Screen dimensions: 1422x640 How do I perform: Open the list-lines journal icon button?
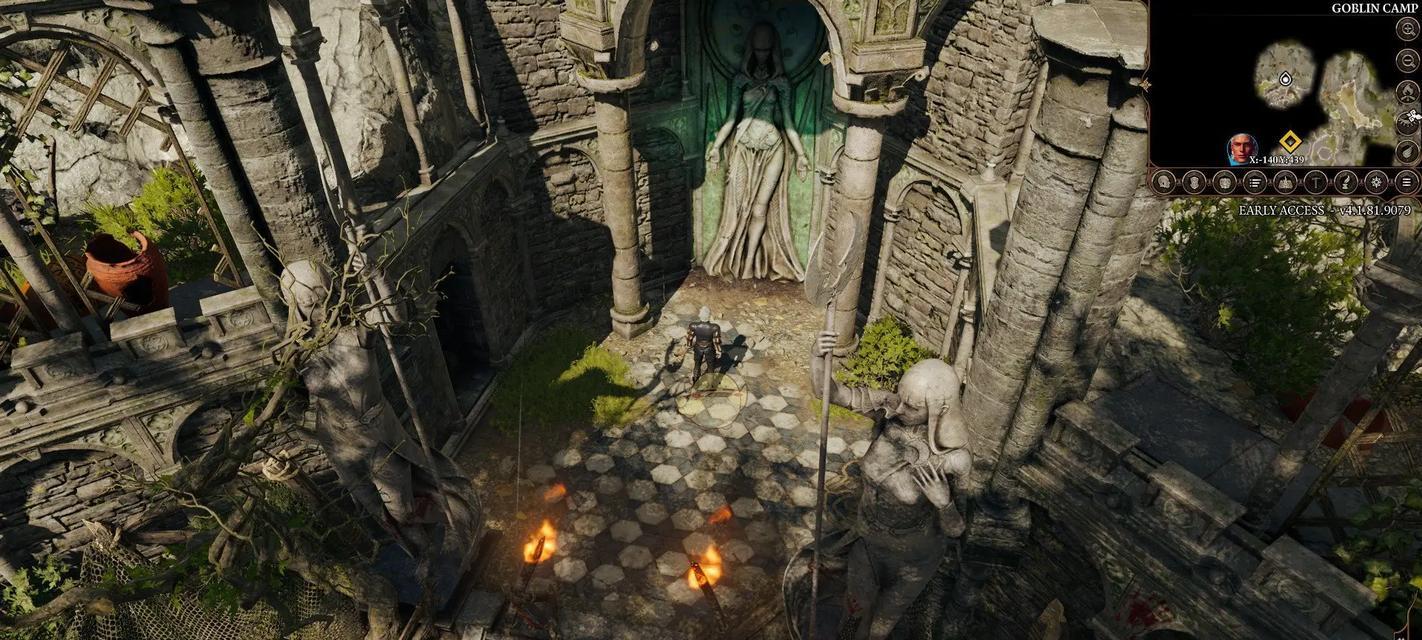(x=1255, y=182)
